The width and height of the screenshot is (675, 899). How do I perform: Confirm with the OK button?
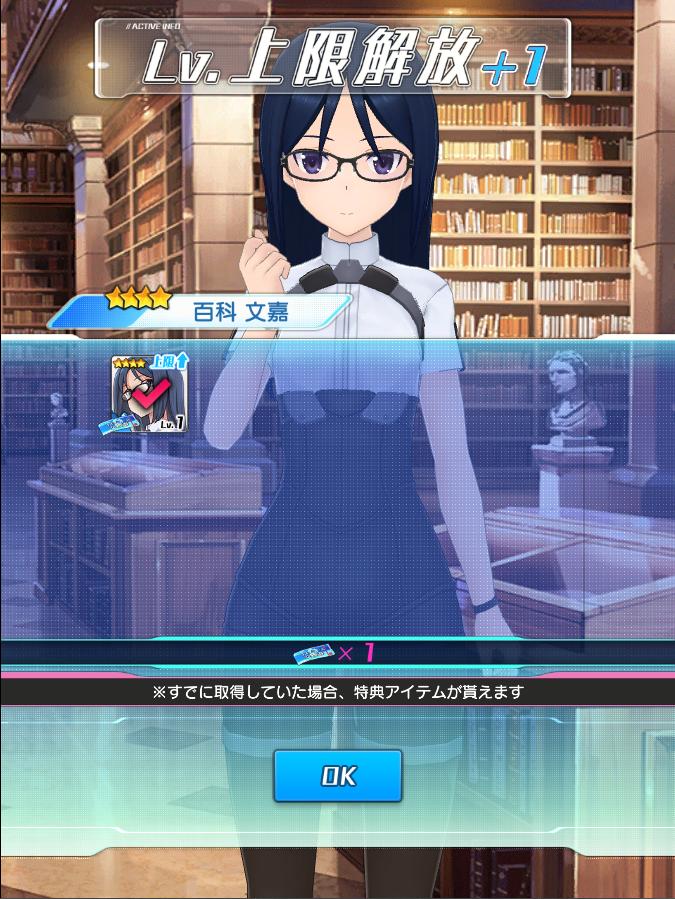click(x=337, y=776)
